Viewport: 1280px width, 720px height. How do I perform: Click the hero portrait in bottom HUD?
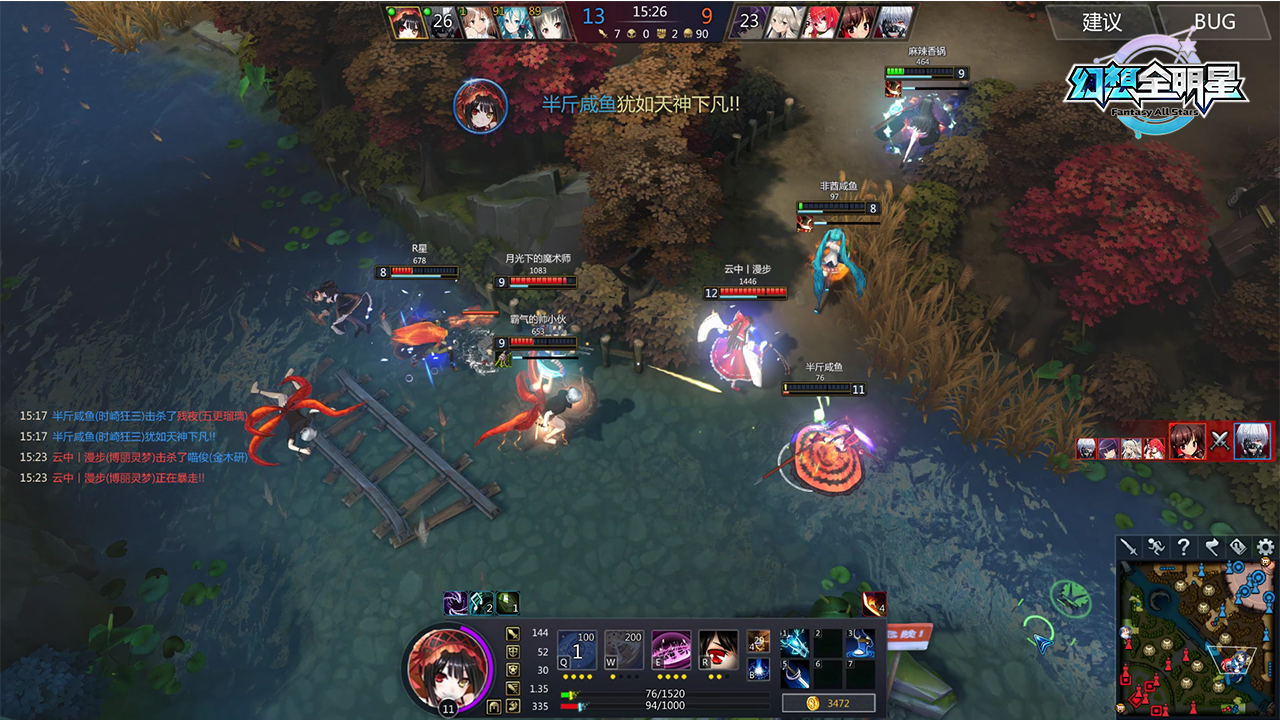click(x=446, y=663)
